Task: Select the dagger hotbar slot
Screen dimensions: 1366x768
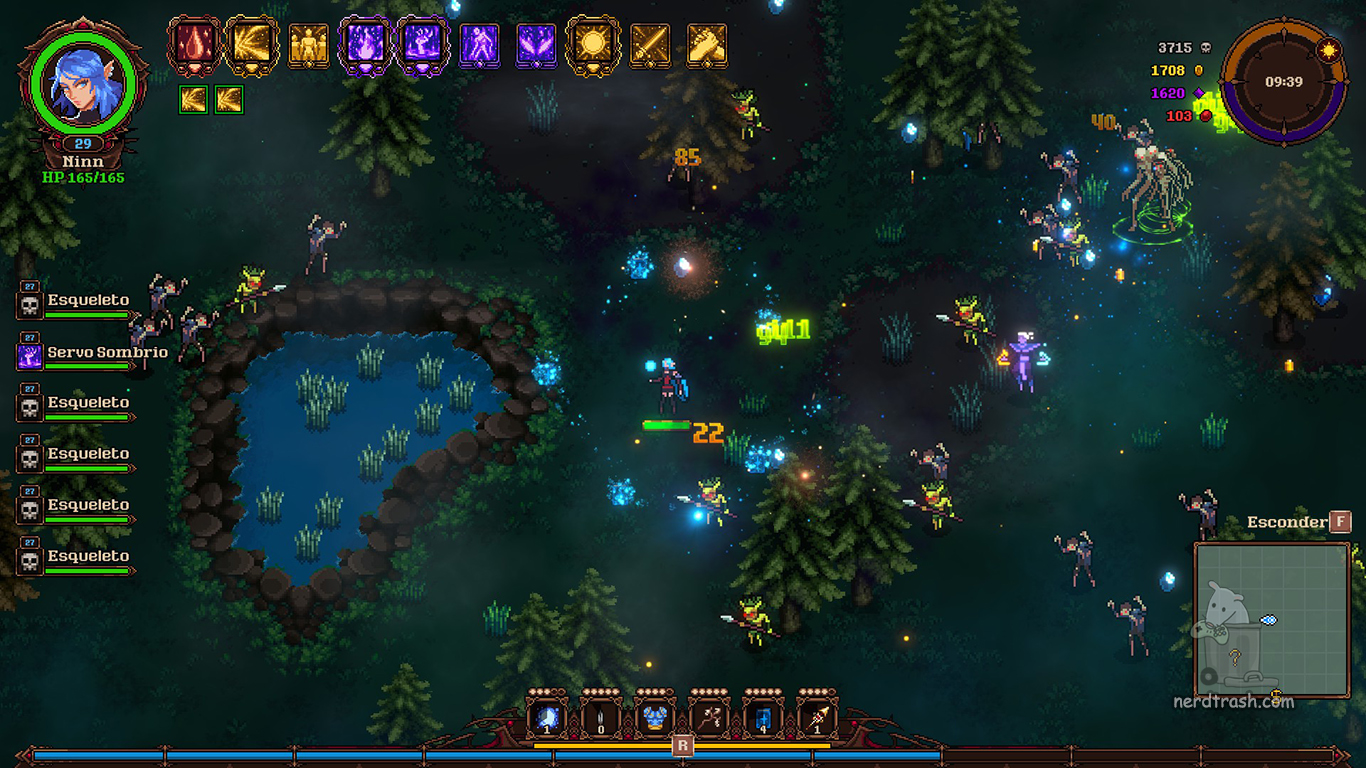Action: [x=601, y=717]
